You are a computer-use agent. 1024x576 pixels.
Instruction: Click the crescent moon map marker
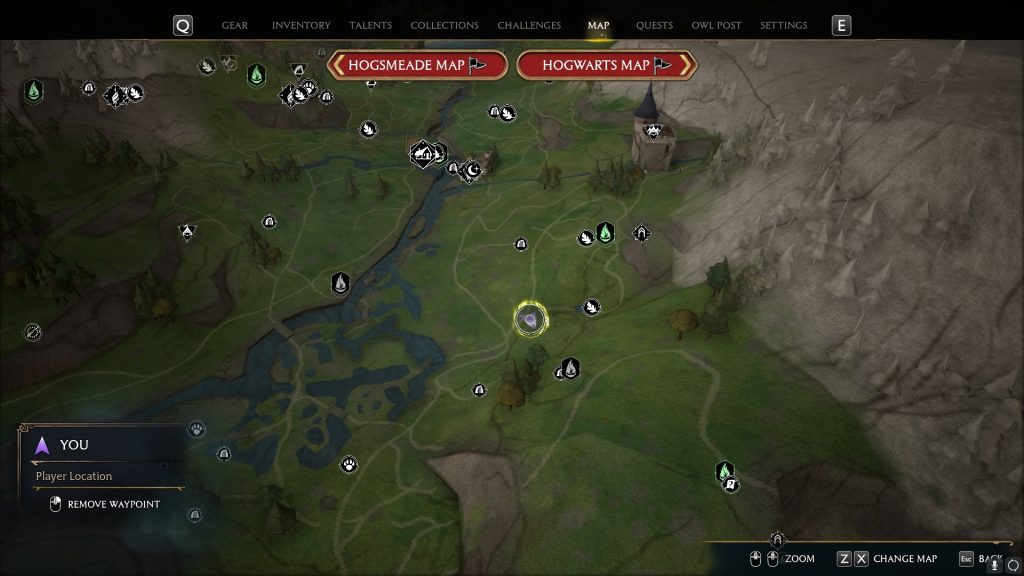point(473,170)
